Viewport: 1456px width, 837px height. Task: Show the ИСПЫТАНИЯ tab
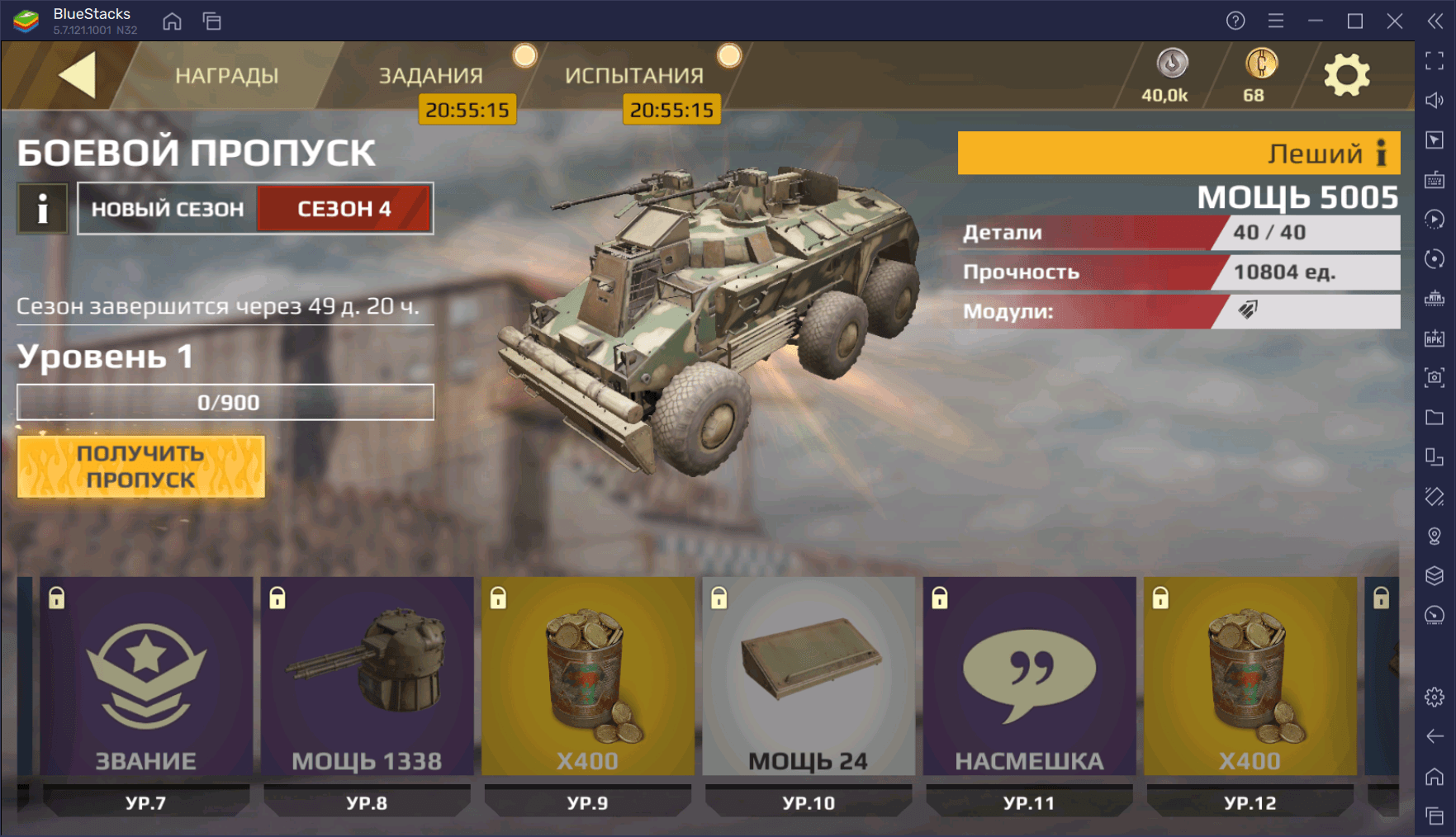[634, 76]
